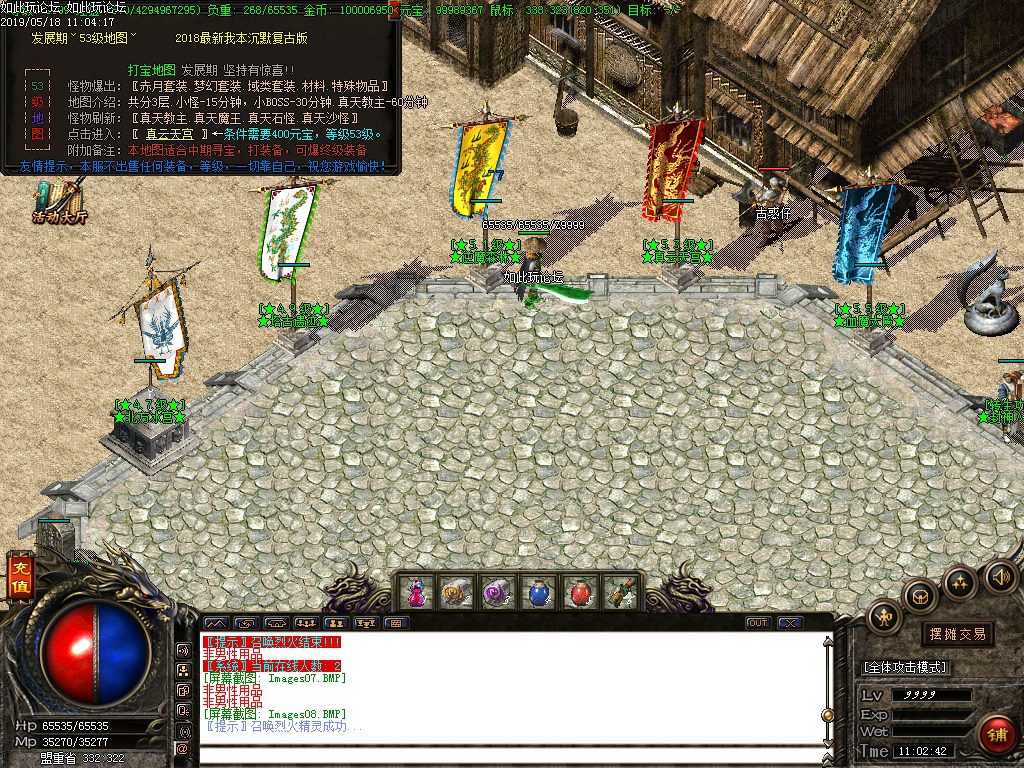Use the red health potion slot
This screenshot has height=768, width=1024.
pos(579,592)
